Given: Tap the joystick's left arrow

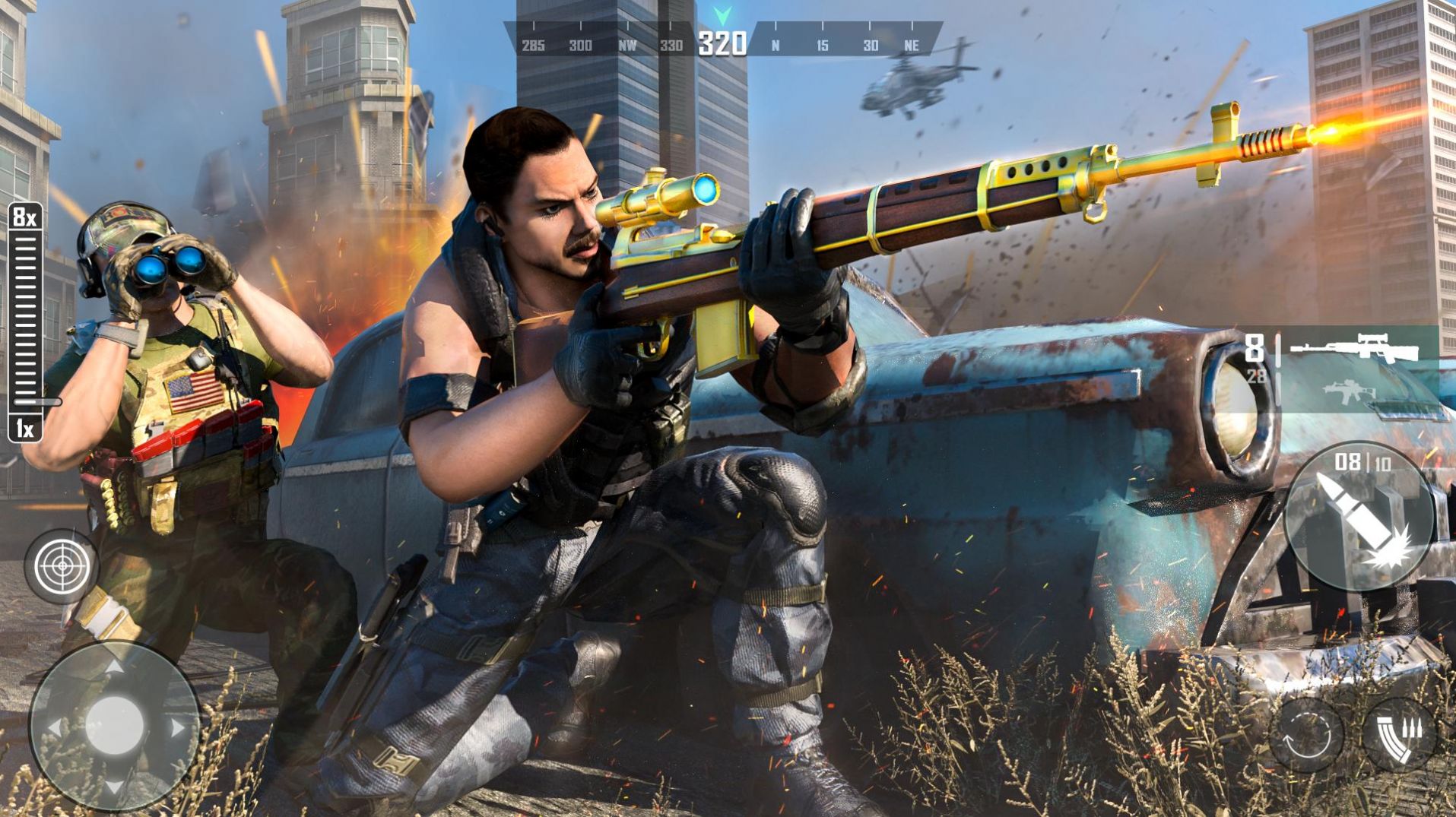Looking at the screenshot, I should pos(54,728).
